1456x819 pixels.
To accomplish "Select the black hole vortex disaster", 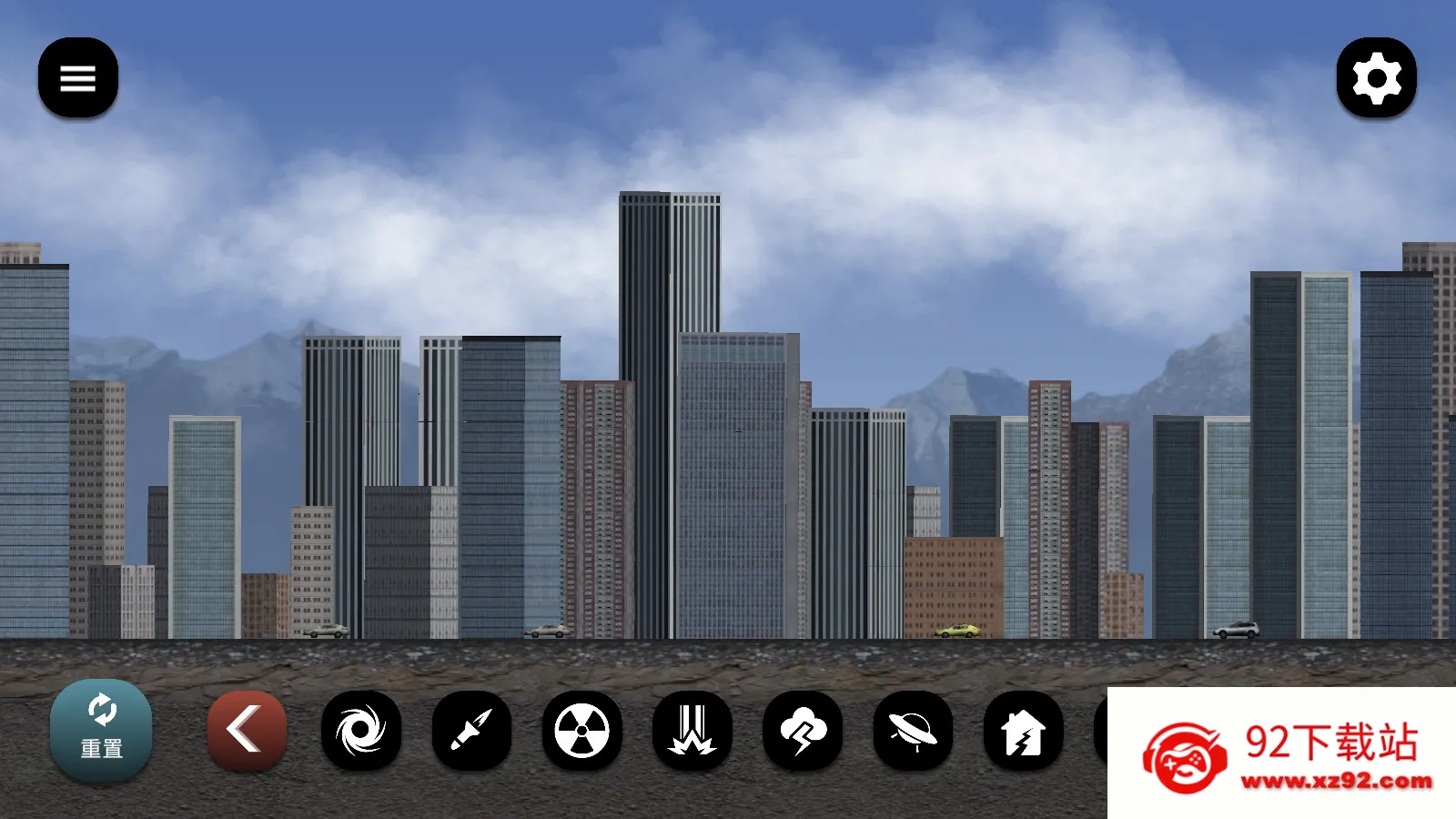I will (361, 730).
